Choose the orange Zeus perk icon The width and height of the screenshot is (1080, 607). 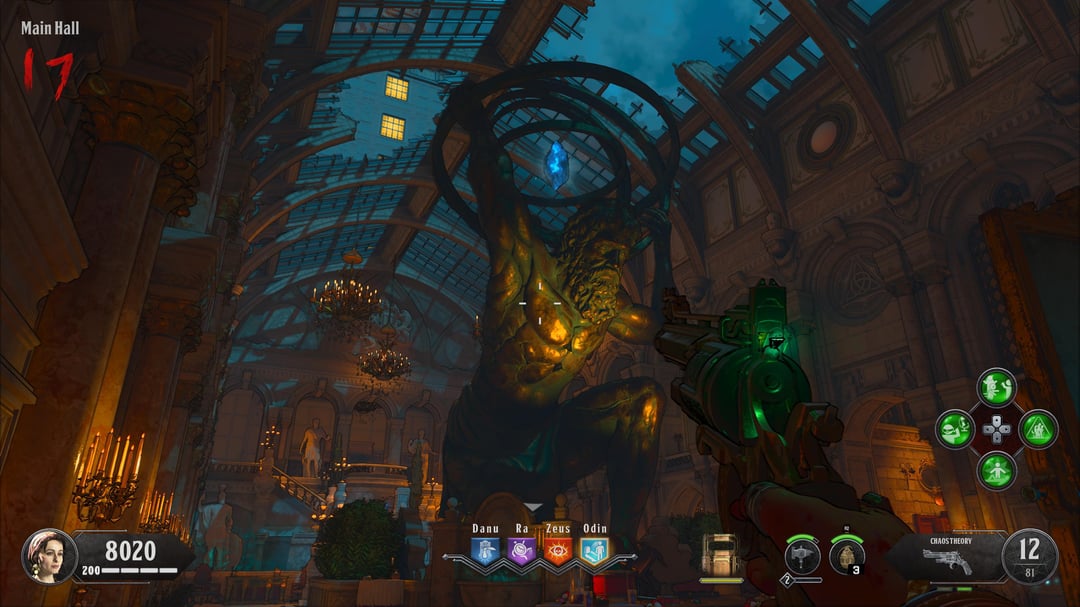click(x=558, y=551)
